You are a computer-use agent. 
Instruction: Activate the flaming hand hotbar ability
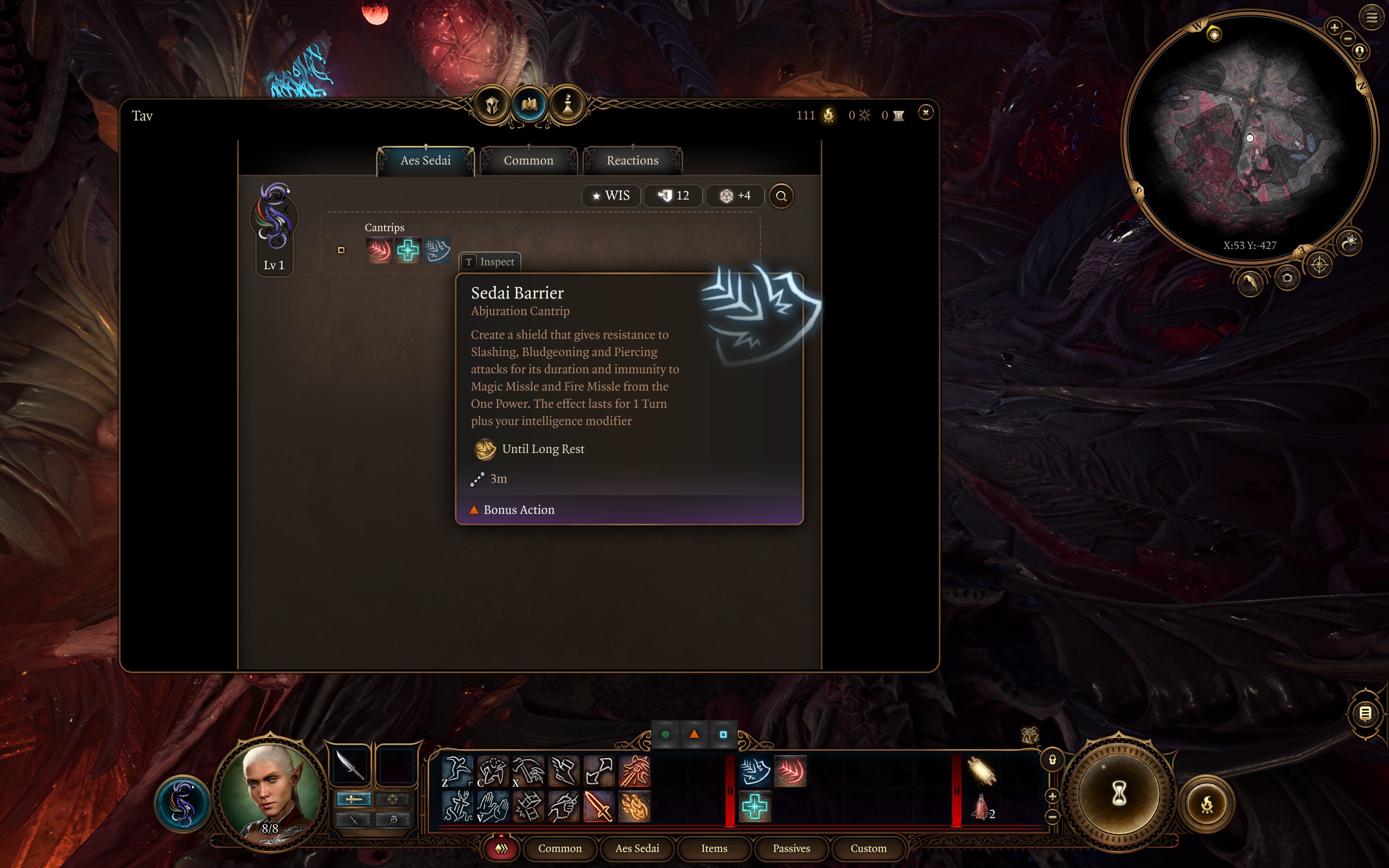[634, 806]
